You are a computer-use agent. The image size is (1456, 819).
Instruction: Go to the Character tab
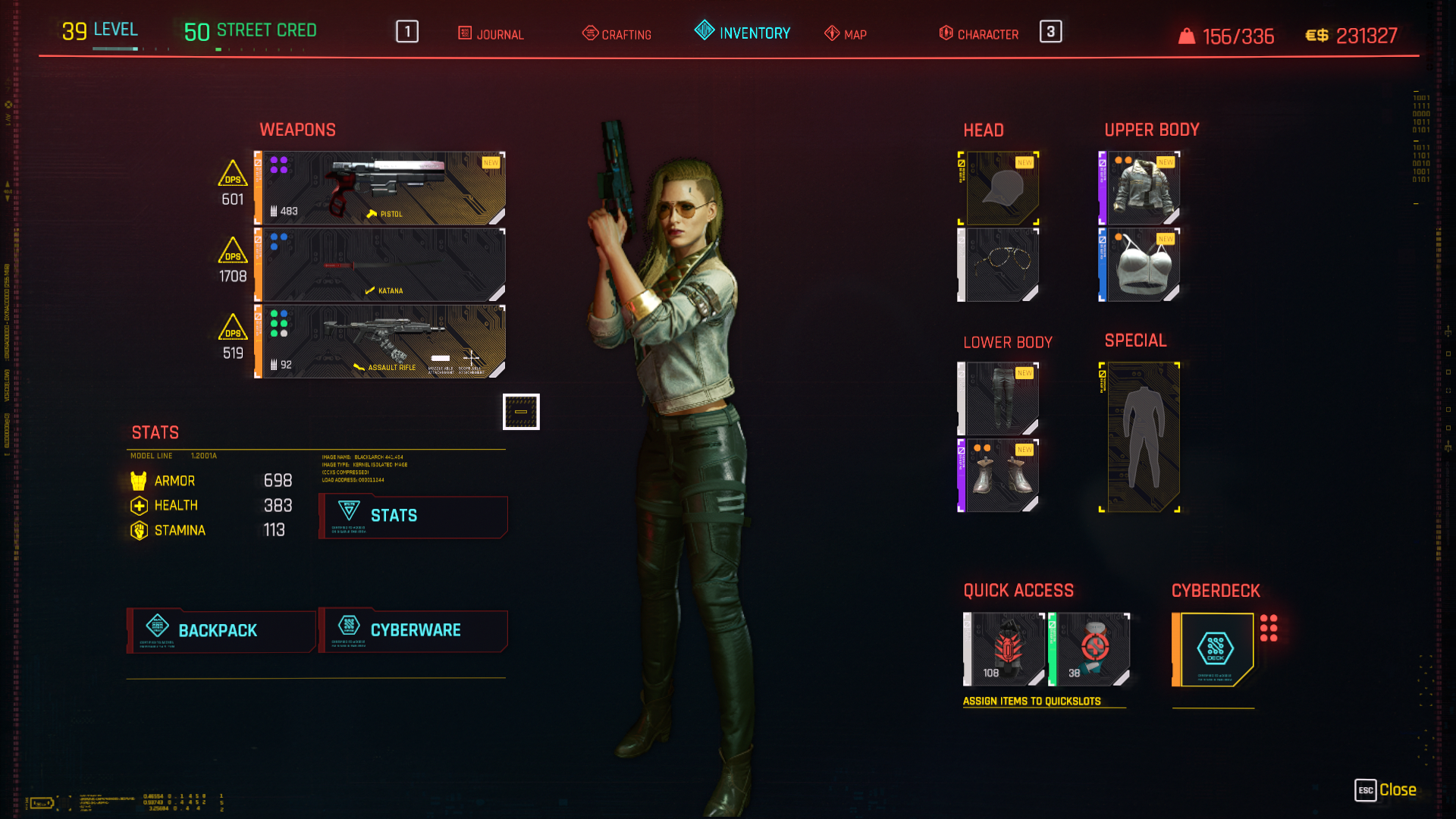pos(979,34)
